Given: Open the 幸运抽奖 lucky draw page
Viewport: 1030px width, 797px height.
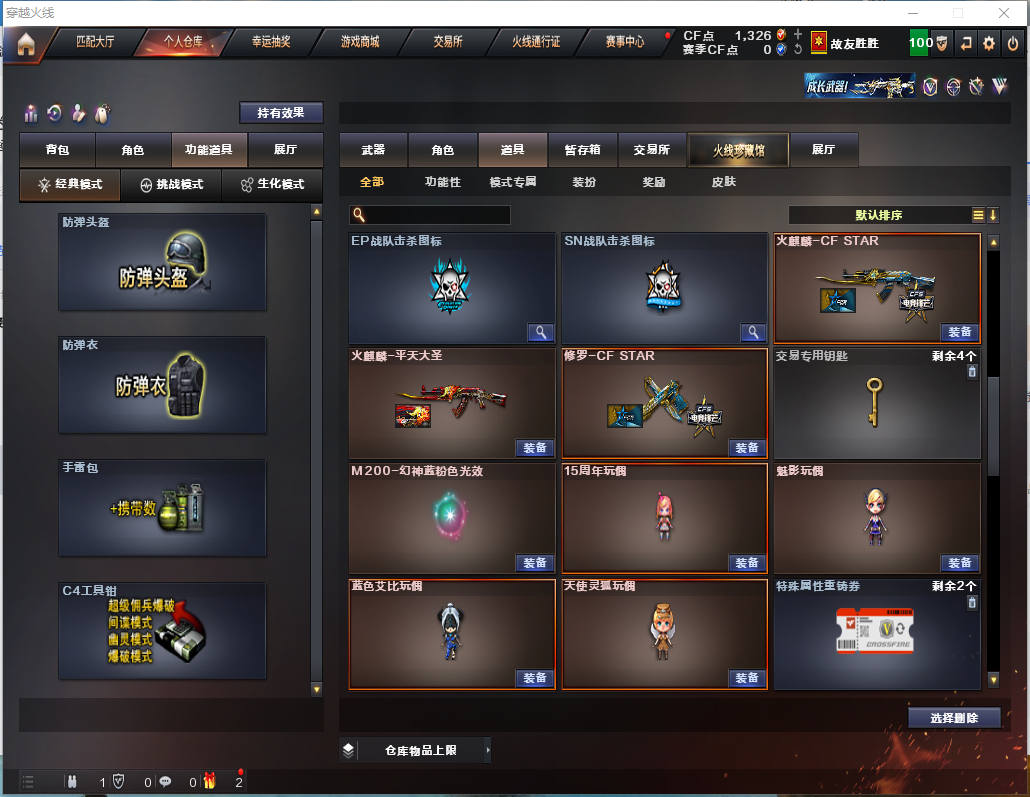Looking at the screenshot, I should pyautogui.click(x=271, y=42).
